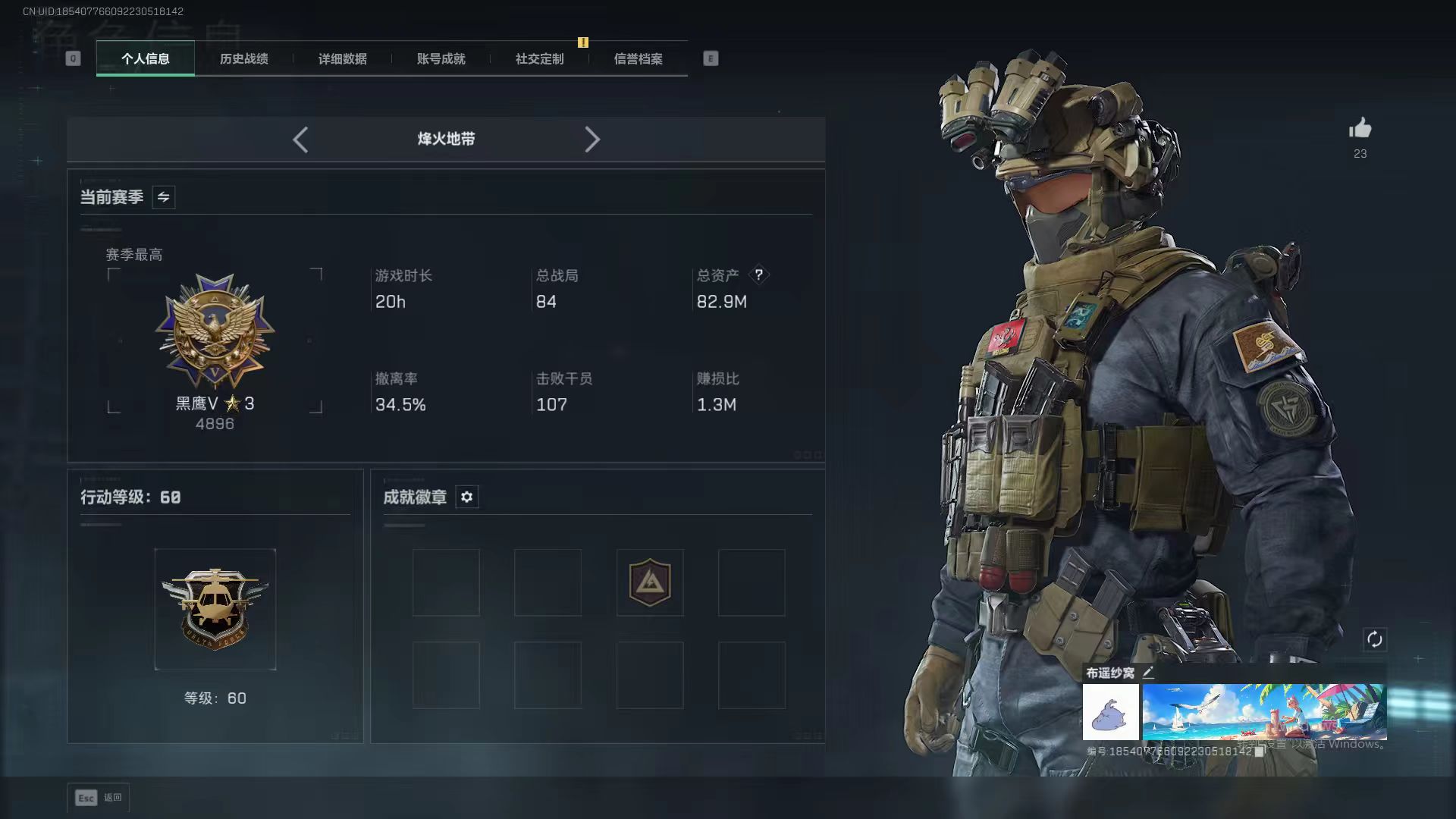This screenshot has height=819, width=1456.
Task: Rotate the character with the refresh icon
Action: tap(1374, 639)
